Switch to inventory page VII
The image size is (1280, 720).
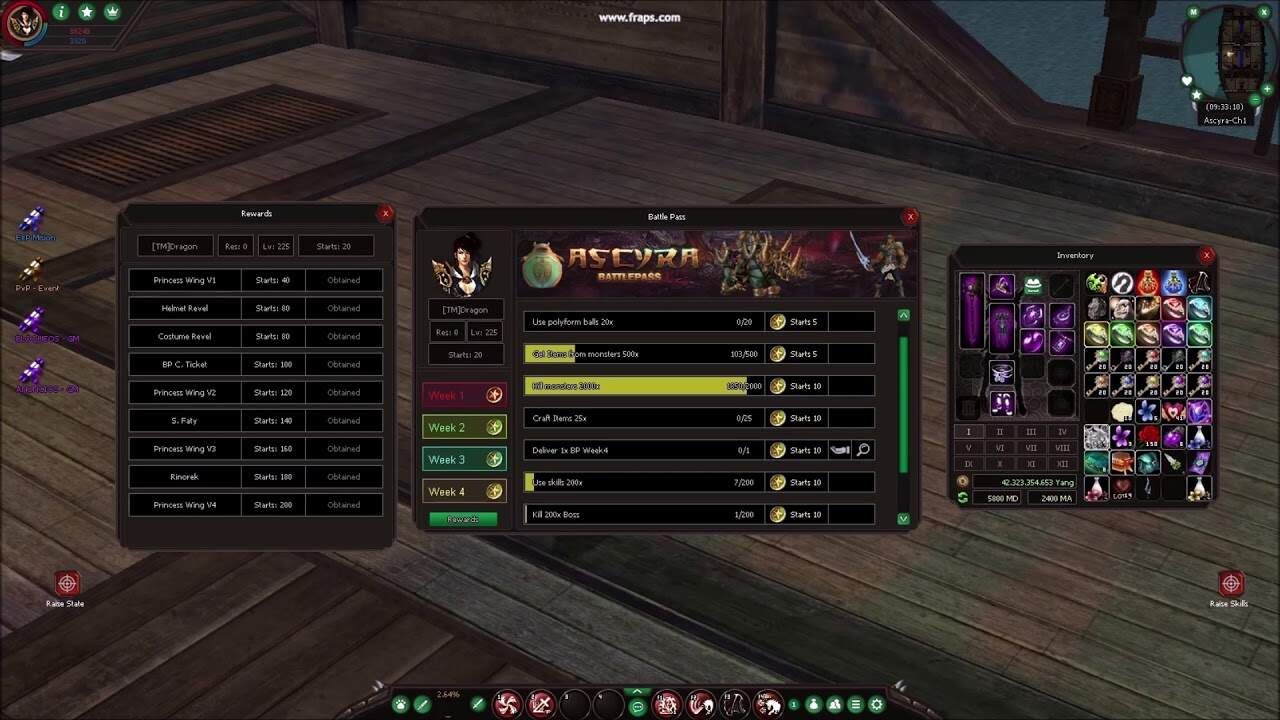point(1031,448)
